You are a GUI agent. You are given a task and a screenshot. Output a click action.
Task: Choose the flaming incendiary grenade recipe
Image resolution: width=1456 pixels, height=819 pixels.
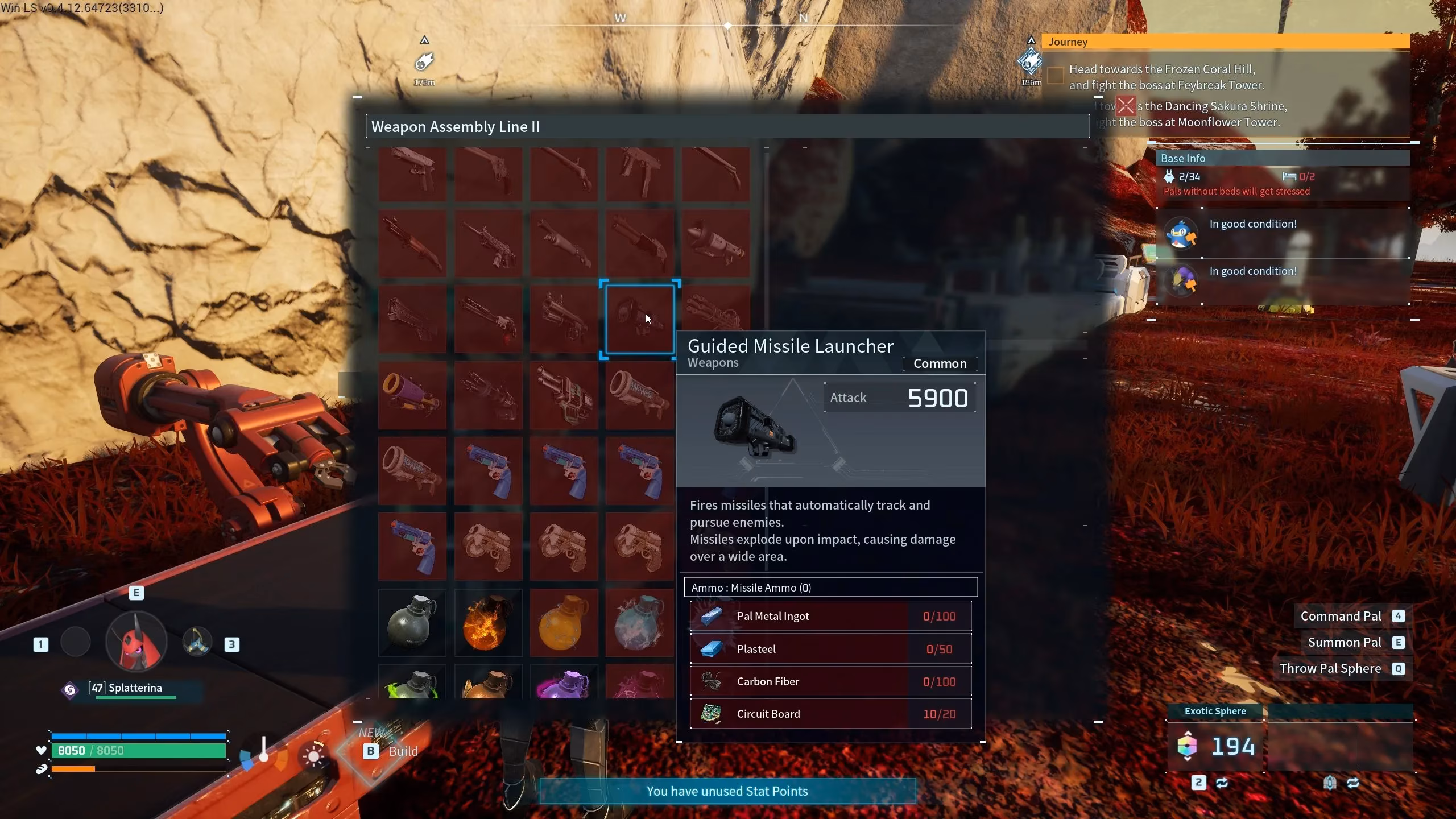[488, 622]
